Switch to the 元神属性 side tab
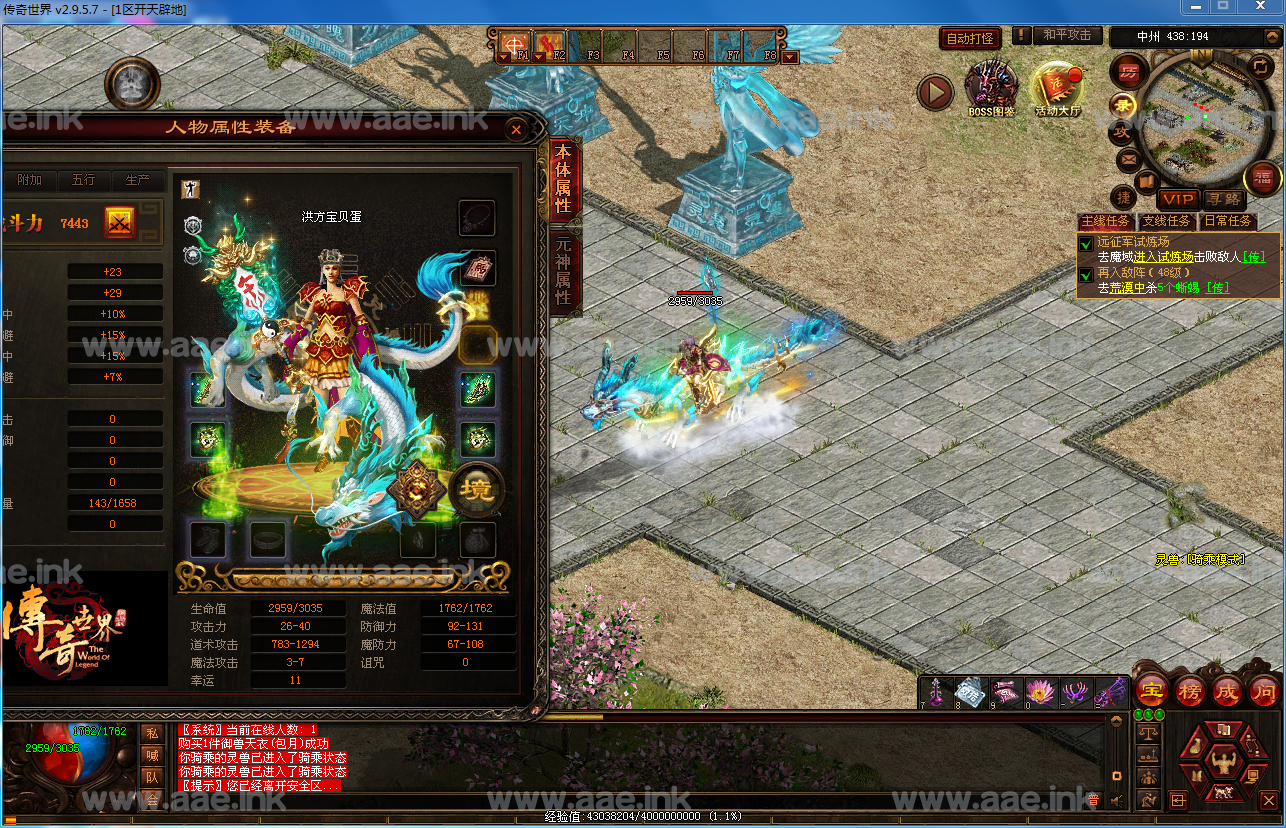The width and height of the screenshot is (1286, 828). pyautogui.click(x=563, y=270)
